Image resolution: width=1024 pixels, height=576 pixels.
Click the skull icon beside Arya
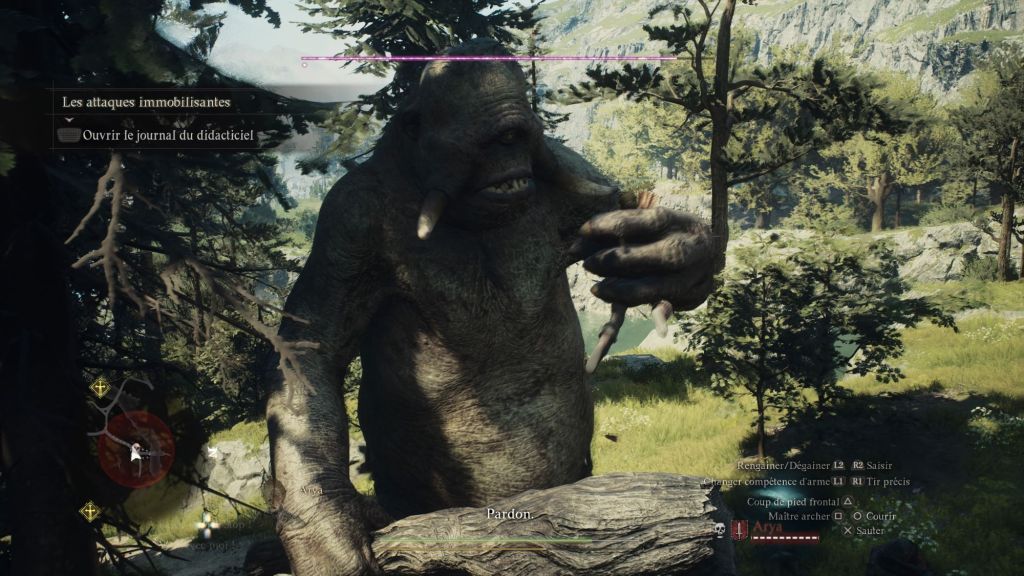pos(719,530)
